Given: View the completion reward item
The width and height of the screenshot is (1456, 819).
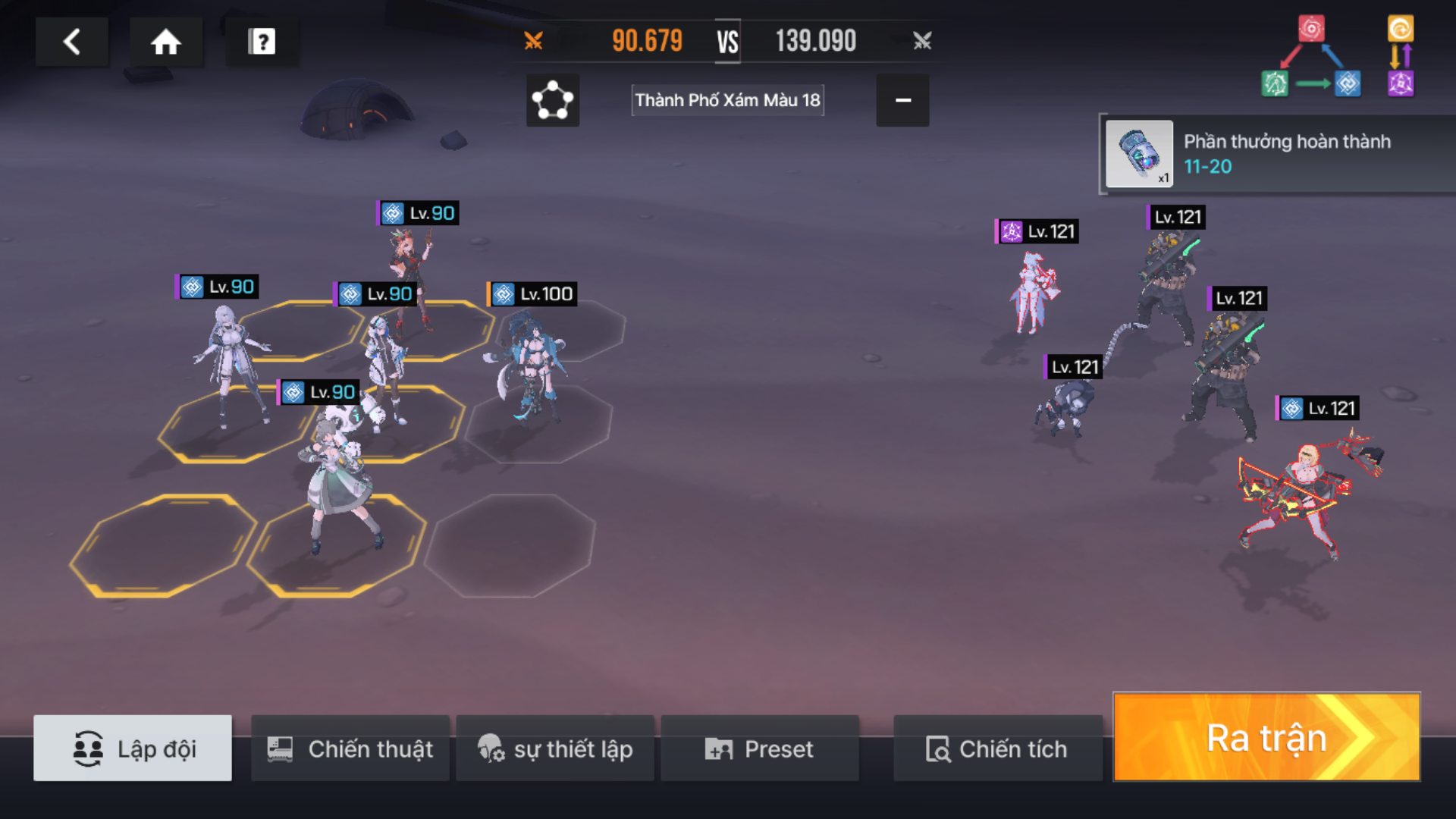Looking at the screenshot, I should (1139, 154).
